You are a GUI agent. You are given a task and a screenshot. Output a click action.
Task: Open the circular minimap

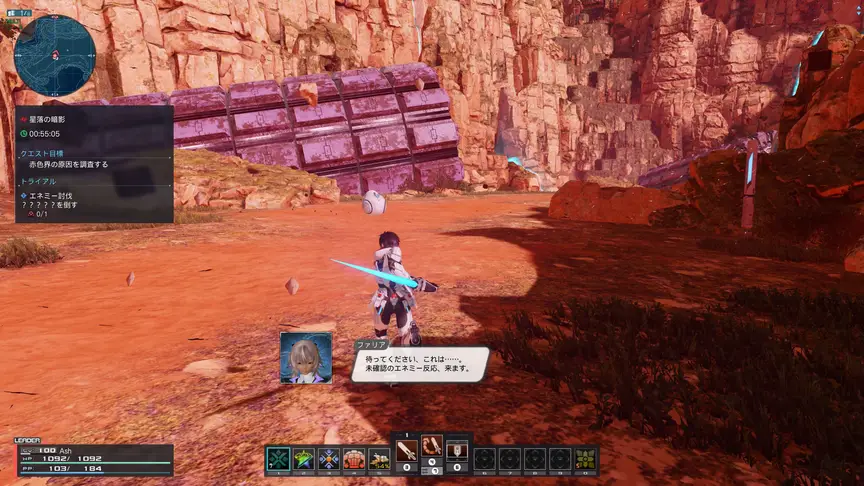point(55,54)
